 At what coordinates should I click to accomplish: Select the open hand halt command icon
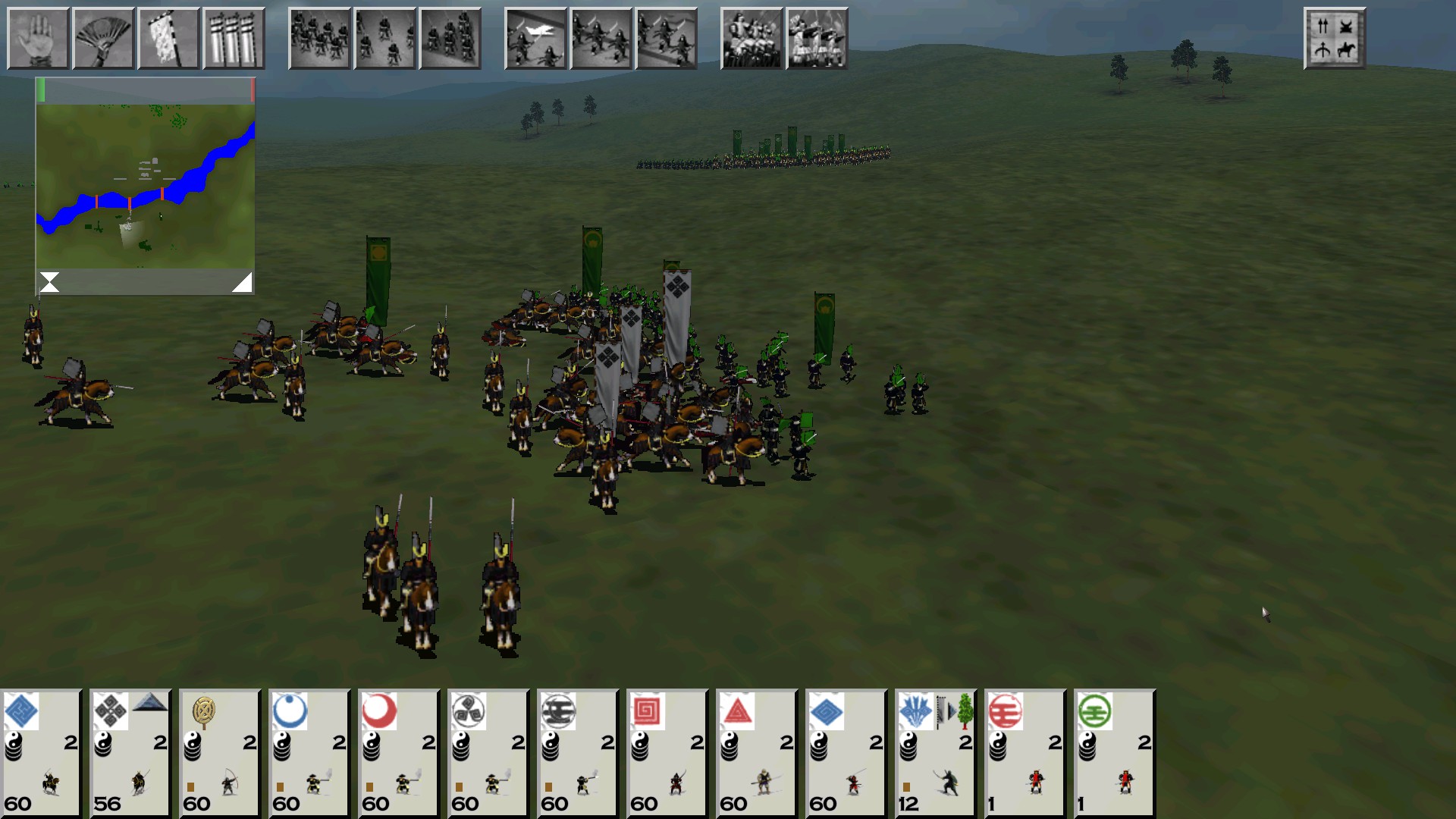point(38,38)
